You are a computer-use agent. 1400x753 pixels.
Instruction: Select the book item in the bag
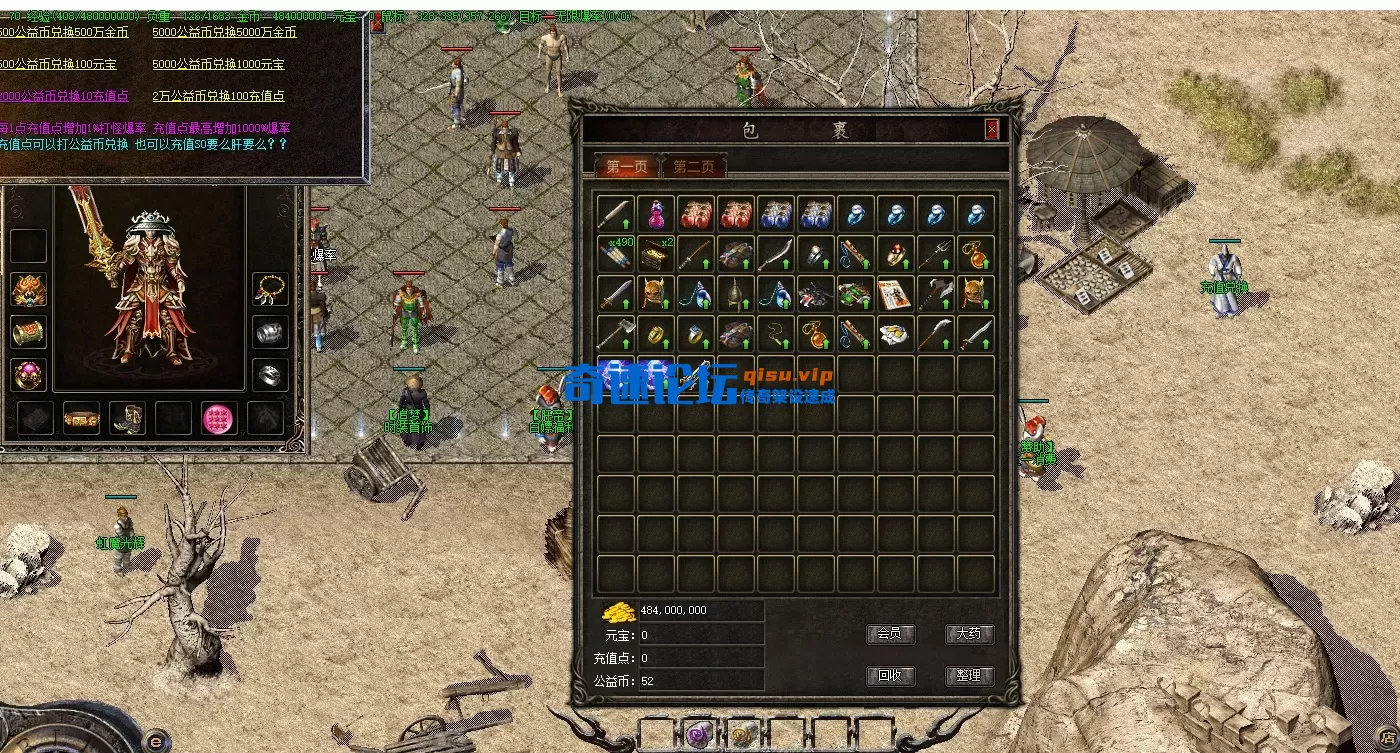[896, 293]
